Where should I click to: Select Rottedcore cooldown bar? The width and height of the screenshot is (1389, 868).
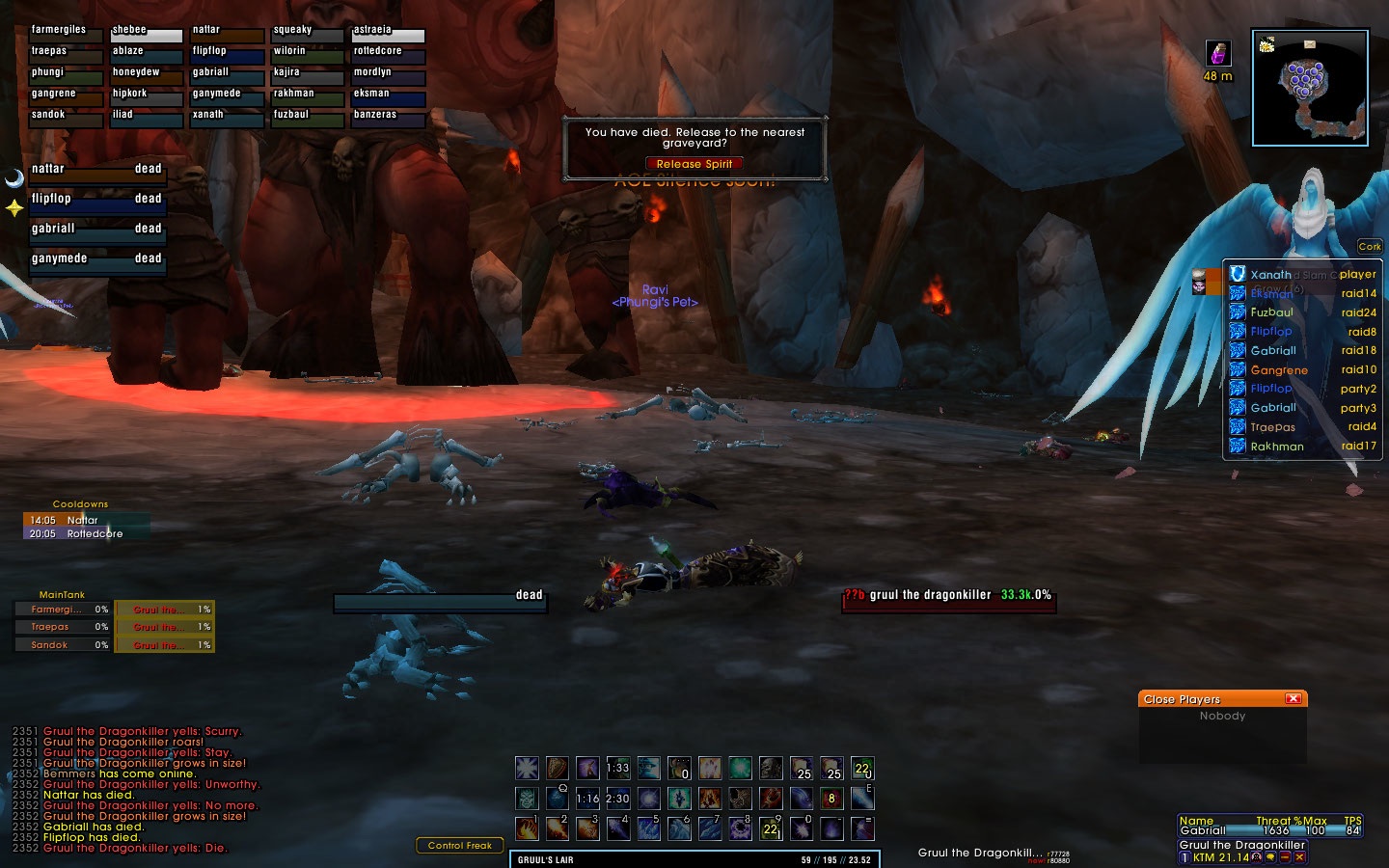pos(87,533)
